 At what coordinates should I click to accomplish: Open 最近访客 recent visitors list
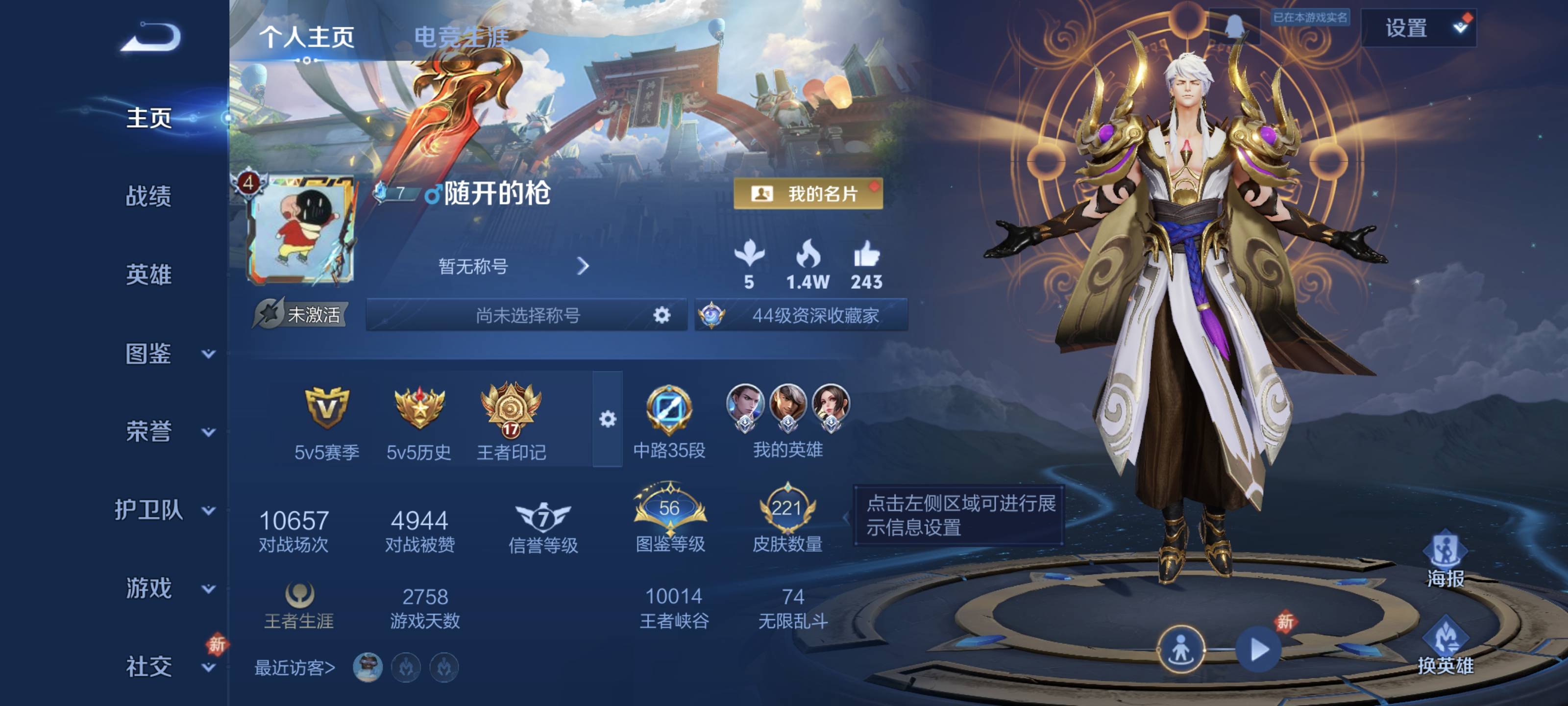coord(294,668)
